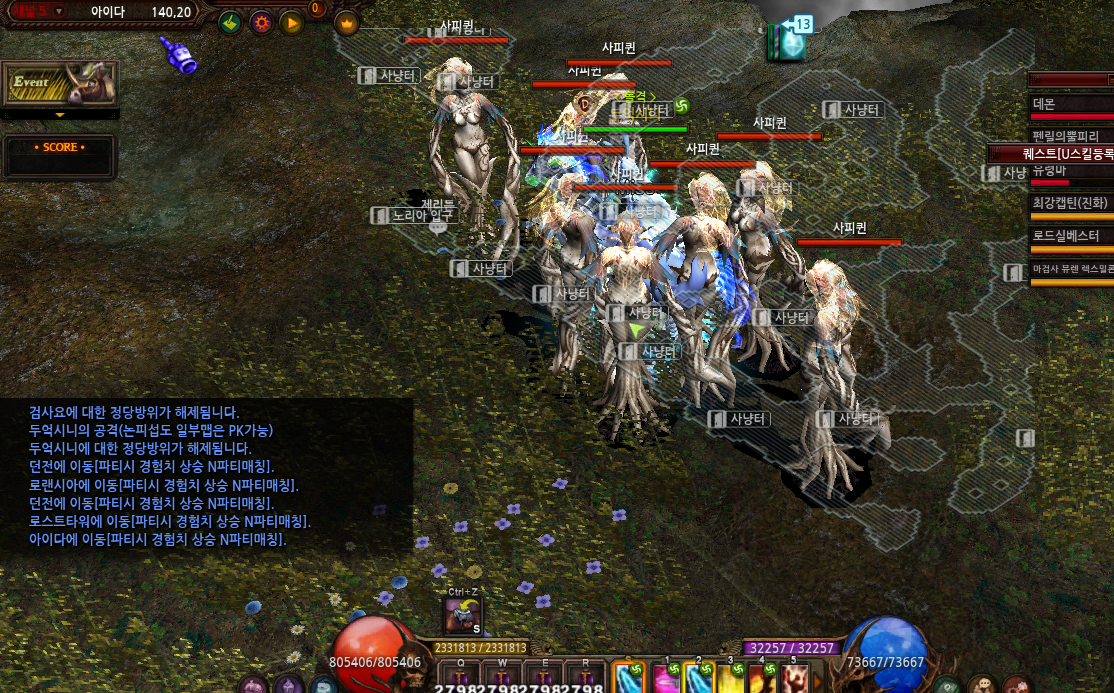The image size is (1114, 693).
Task: Expand the arrow below the Event banner
Action: click(x=60, y=115)
